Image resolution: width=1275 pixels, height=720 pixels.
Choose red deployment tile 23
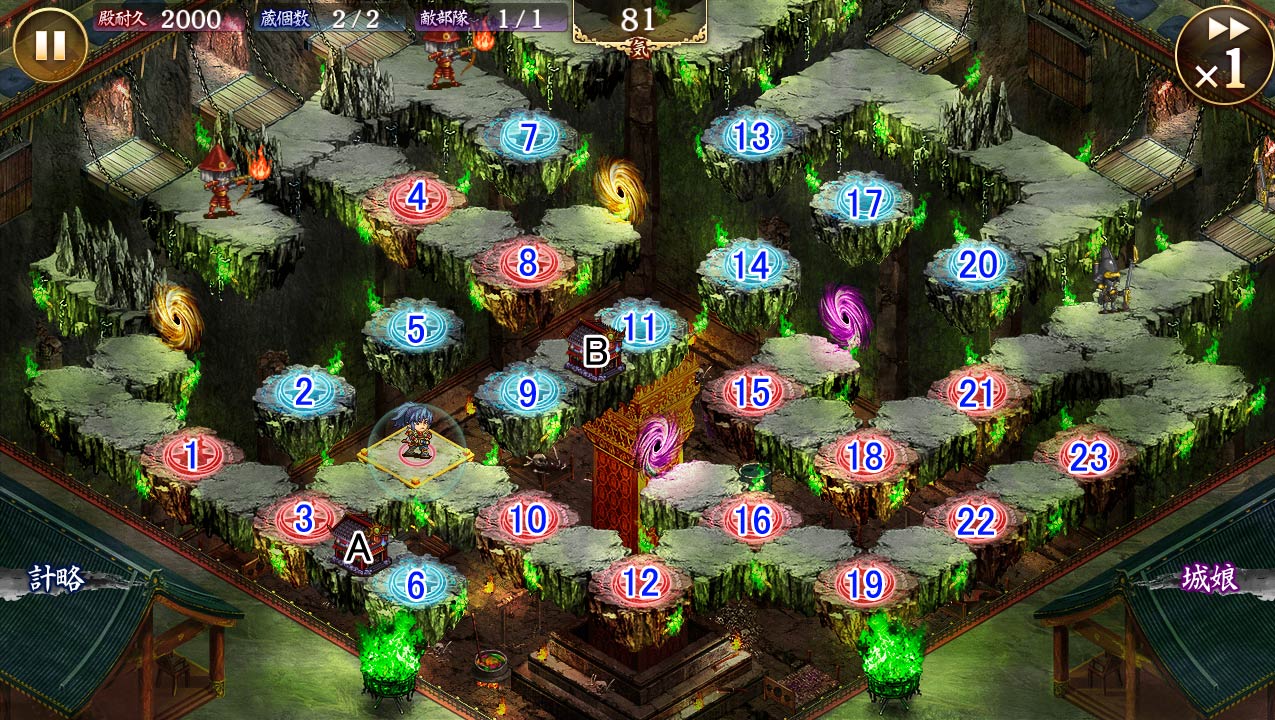point(1089,457)
